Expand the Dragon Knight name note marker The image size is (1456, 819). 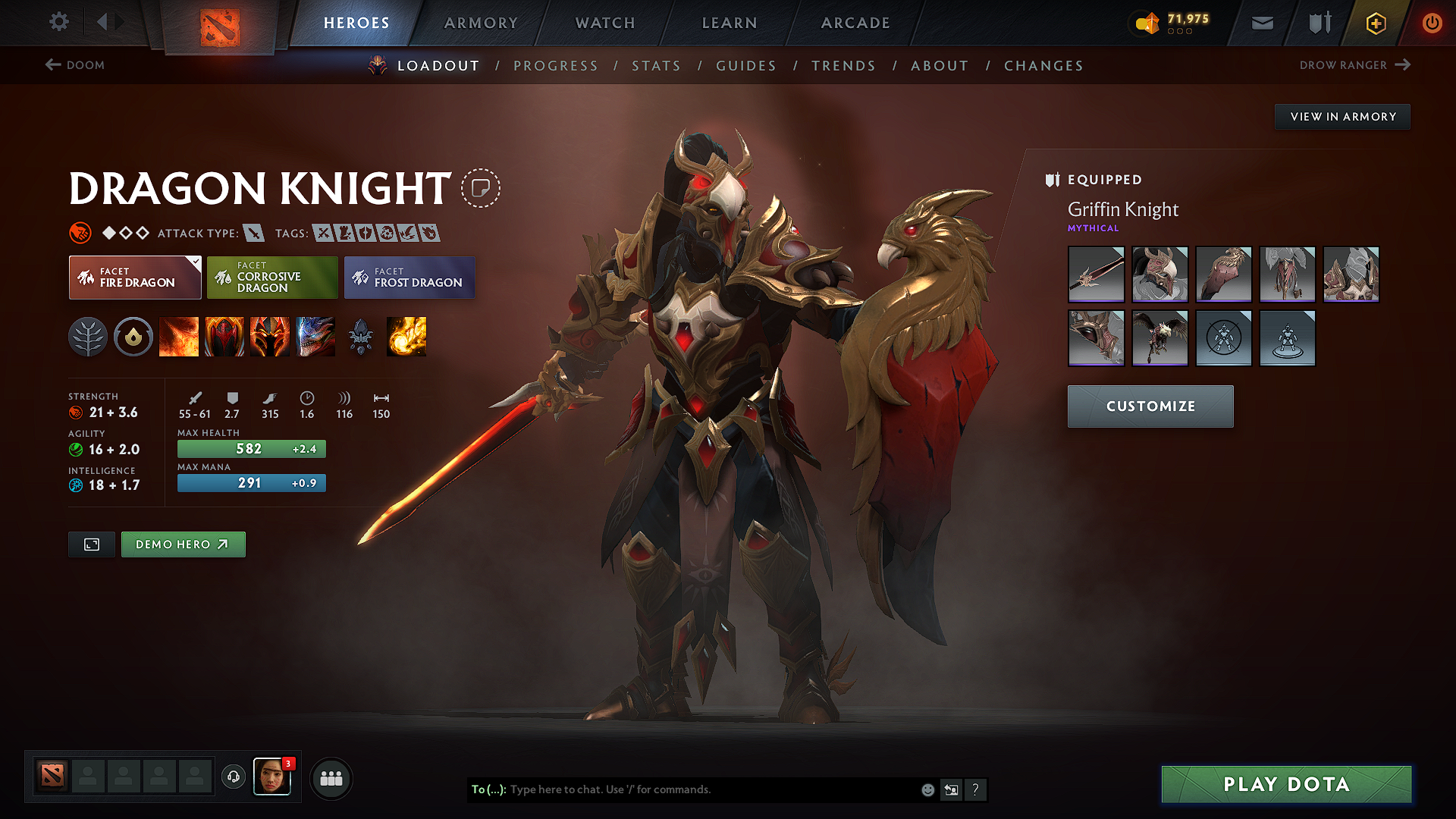pos(480,189)
